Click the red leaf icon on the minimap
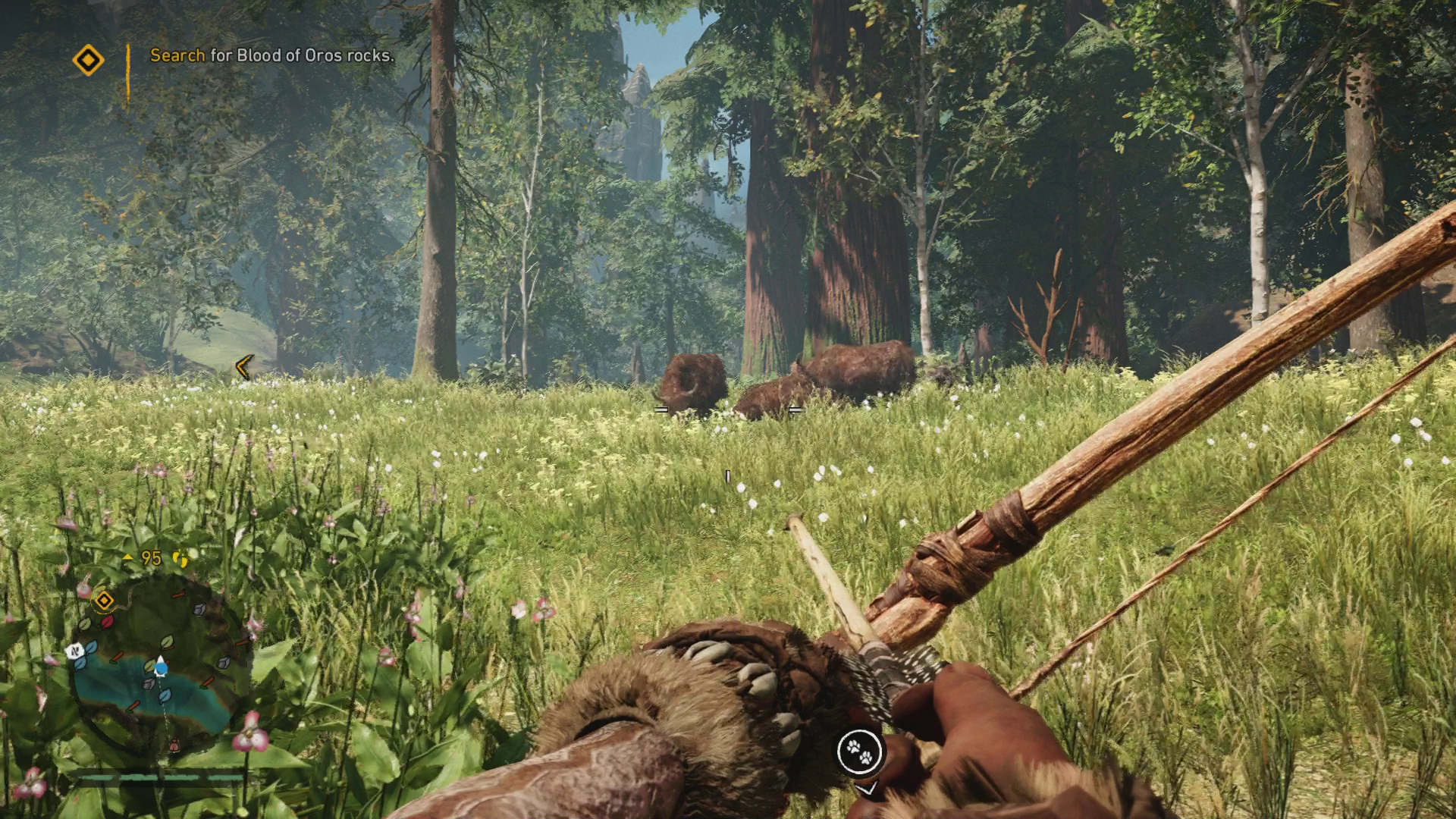The image size is (1456, 819). [106, 622]
